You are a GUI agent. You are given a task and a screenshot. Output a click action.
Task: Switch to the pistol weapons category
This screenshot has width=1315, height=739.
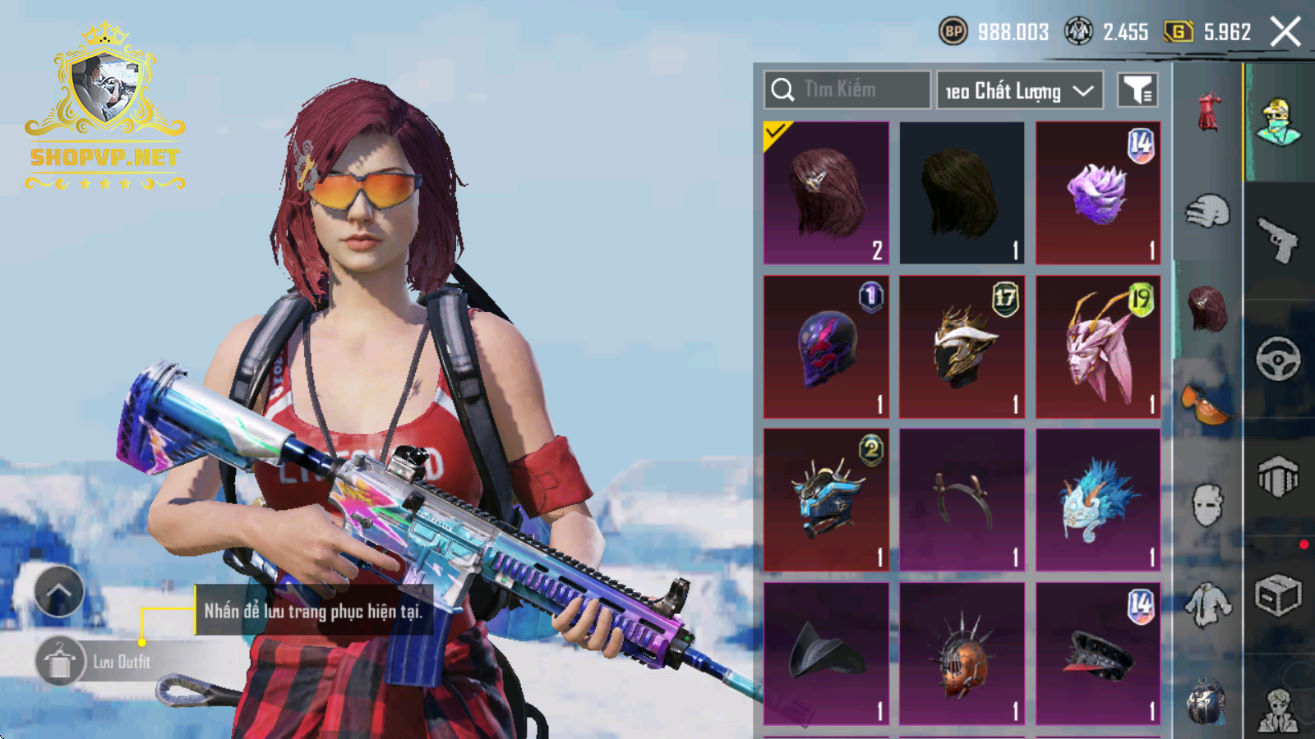coord(1278,239)
